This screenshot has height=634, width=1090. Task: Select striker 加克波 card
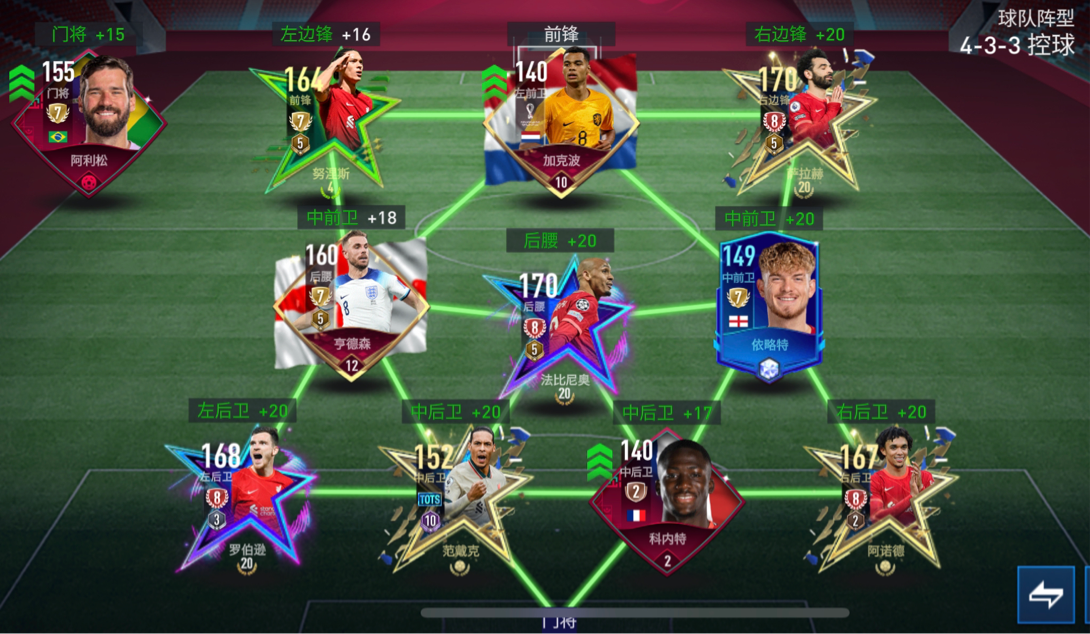[560, 122]
